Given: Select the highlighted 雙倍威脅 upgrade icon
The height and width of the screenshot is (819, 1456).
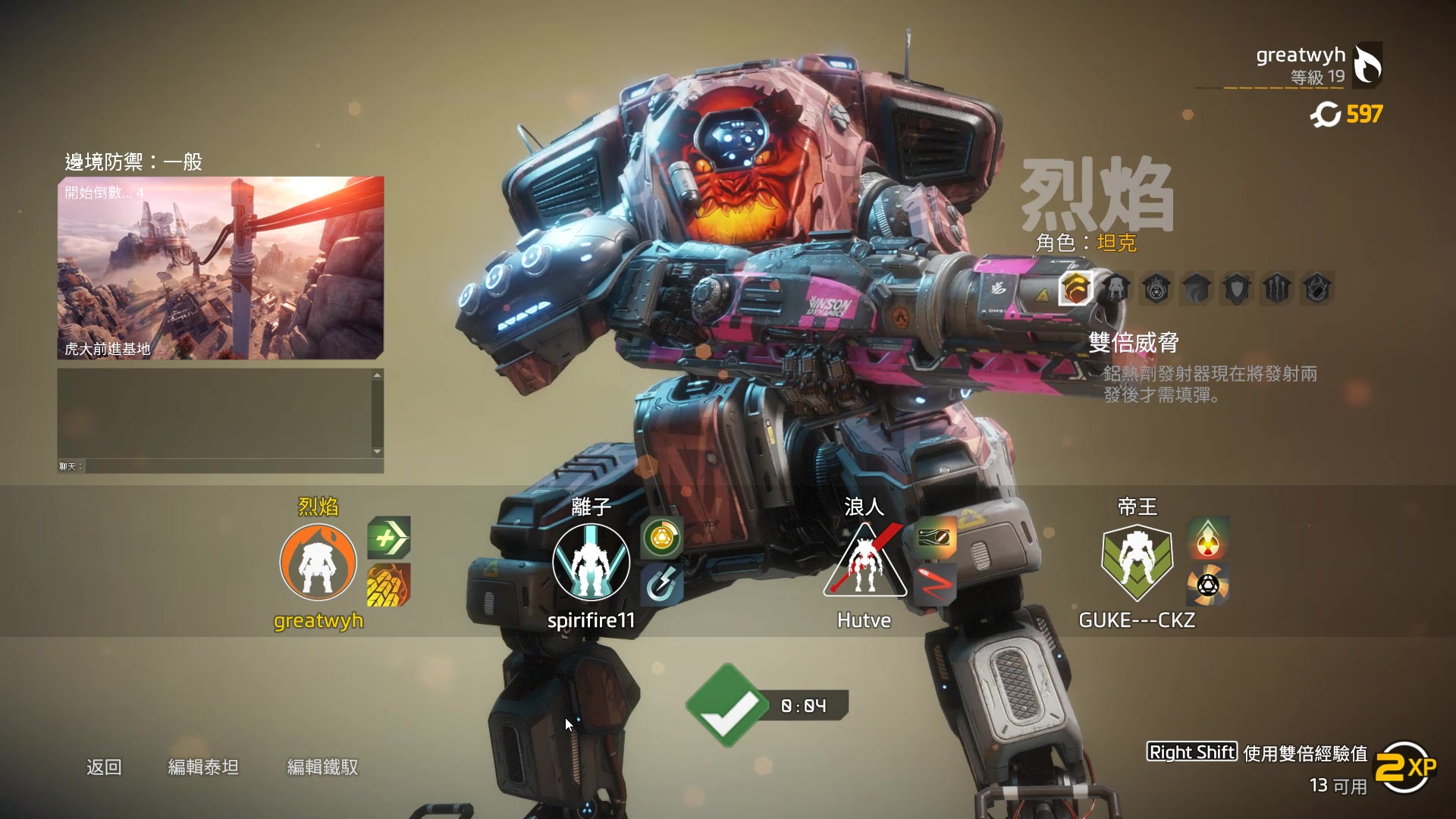Looking at the screenshot, I should point(1076,288).
